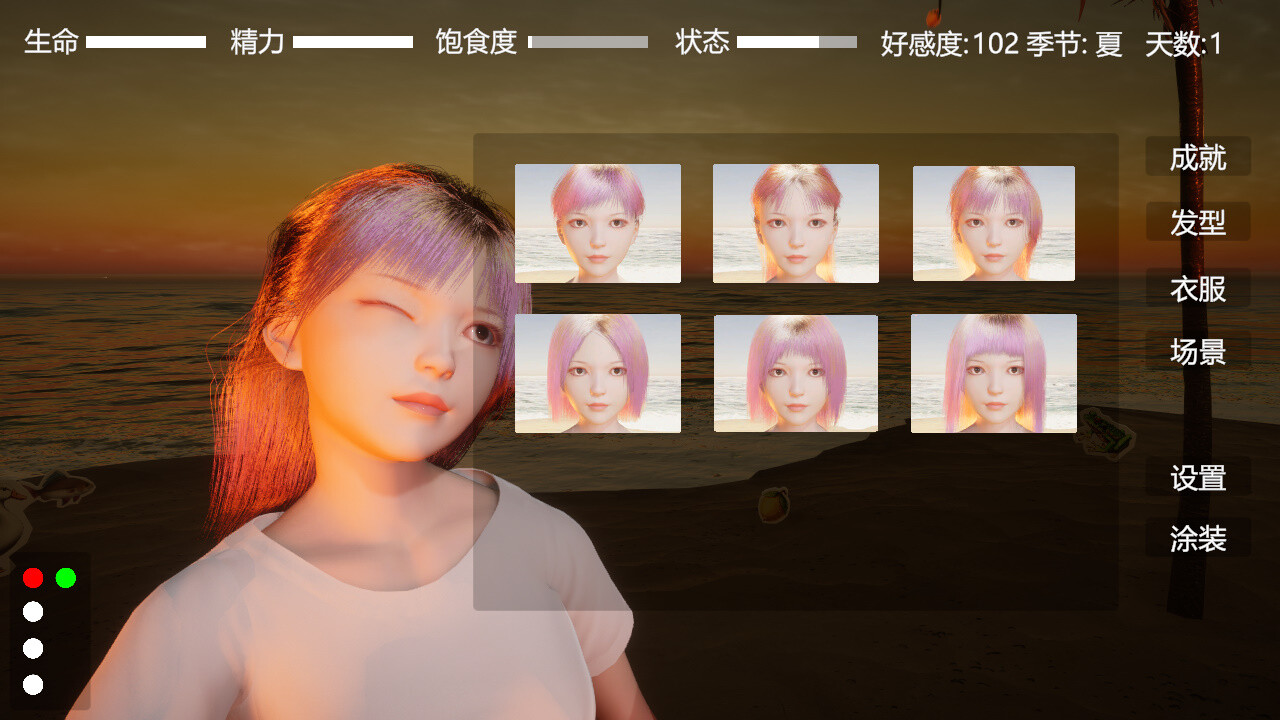
Task: Select the top-middle long hairstyle thumbnail
Action: click(795, 222)
